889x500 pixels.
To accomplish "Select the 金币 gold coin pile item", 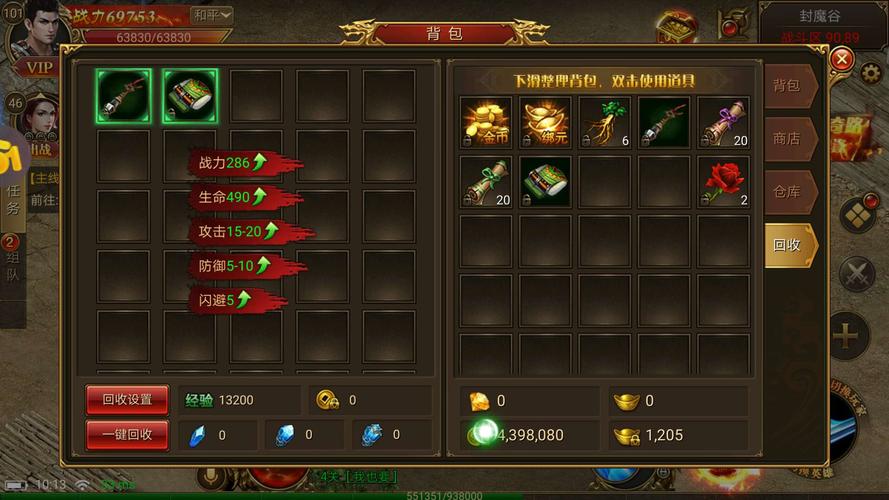I will point(485,122).
